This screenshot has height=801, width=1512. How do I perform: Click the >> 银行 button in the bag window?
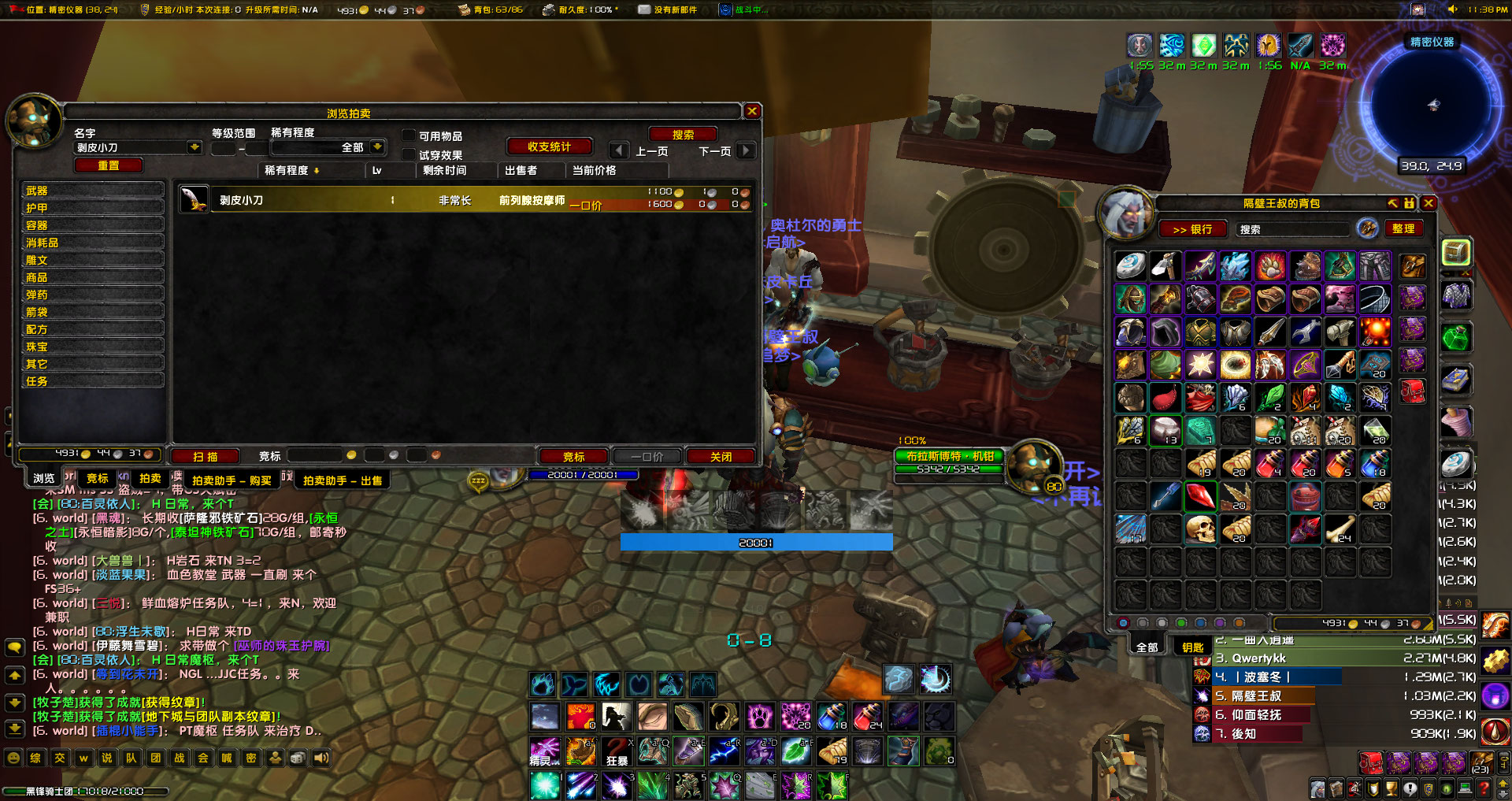point(1191,229)
